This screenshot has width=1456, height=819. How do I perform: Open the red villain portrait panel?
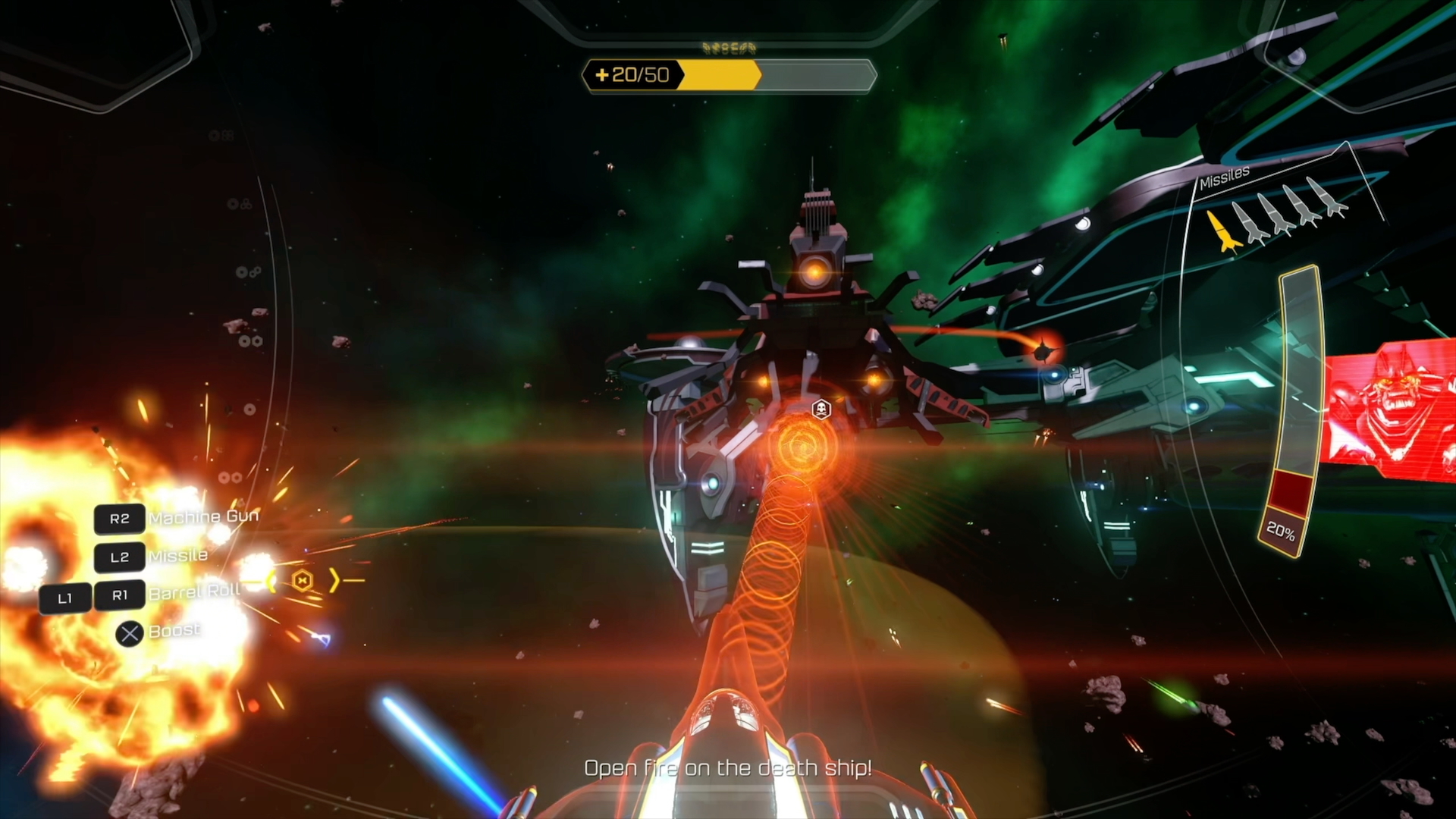[1392, 409]
